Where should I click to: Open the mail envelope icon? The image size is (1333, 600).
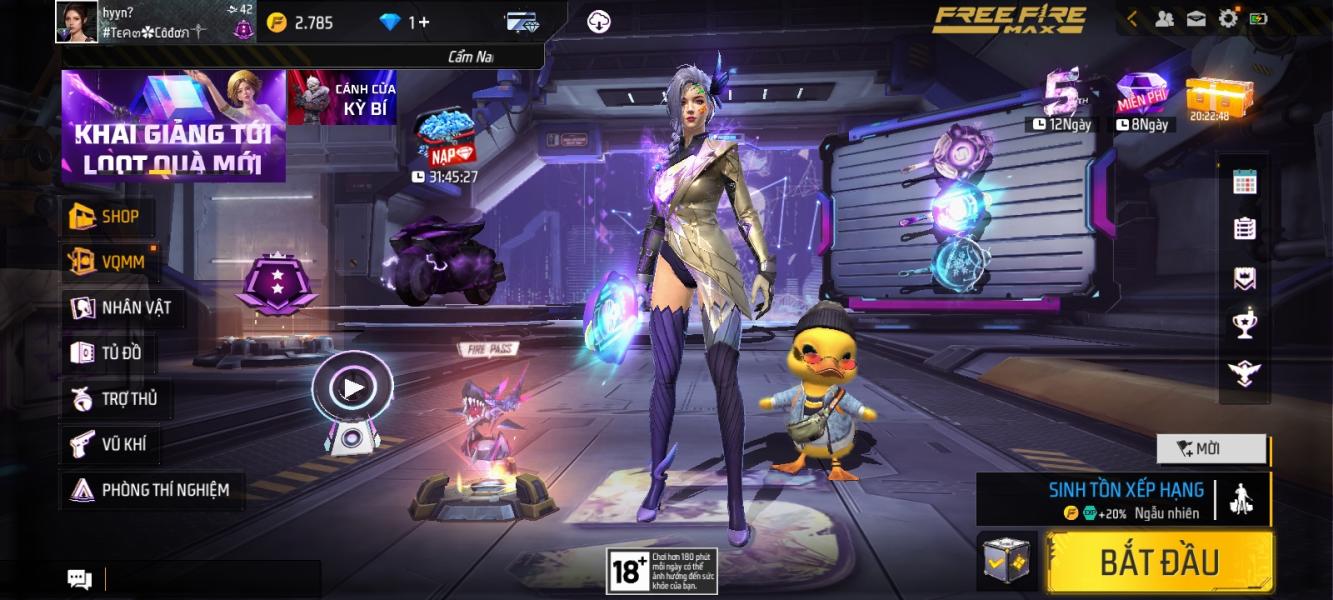[1196, 18]
